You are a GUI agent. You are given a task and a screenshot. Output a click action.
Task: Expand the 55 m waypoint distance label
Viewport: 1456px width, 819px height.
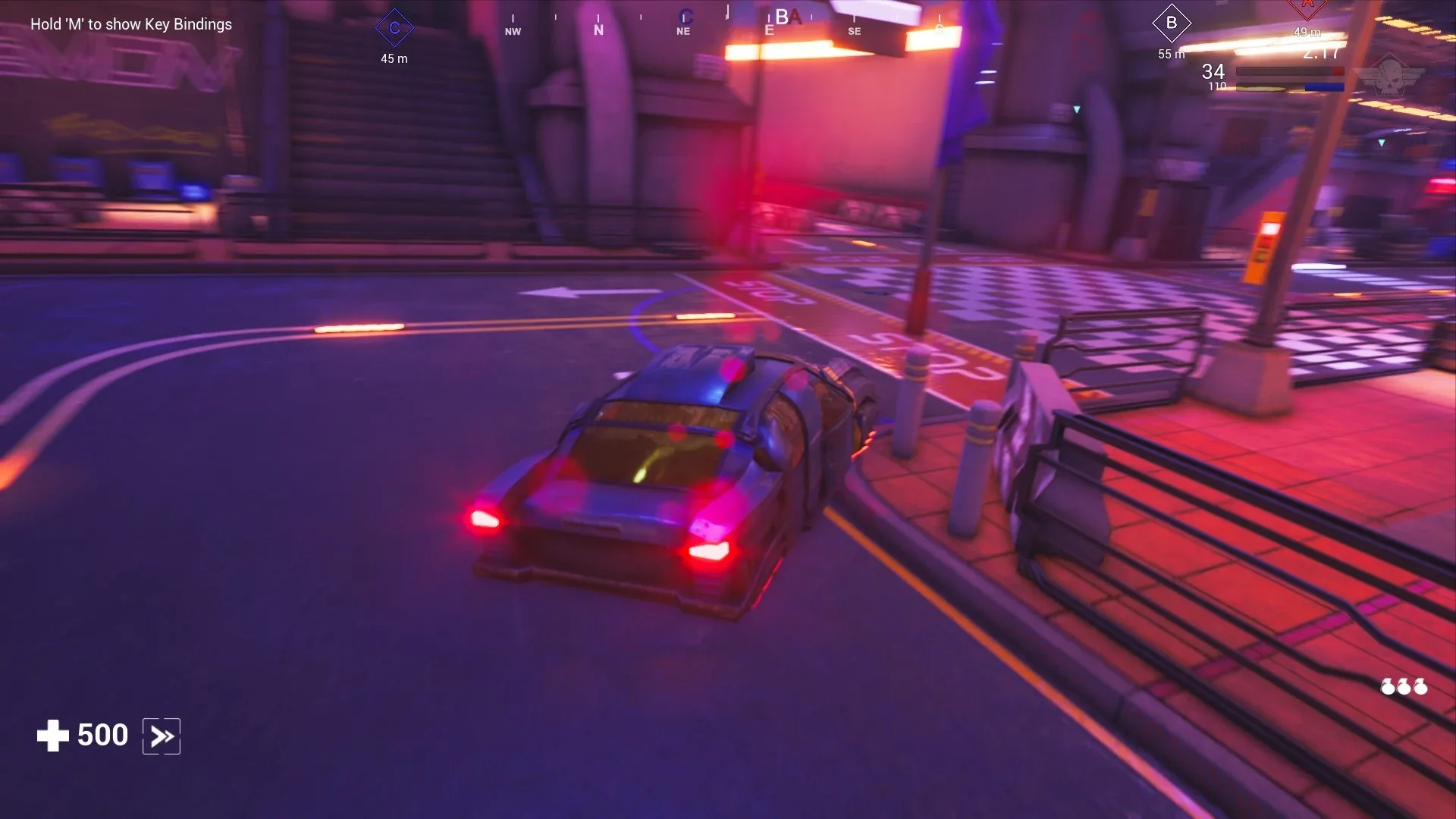(x=1170, y=53)
